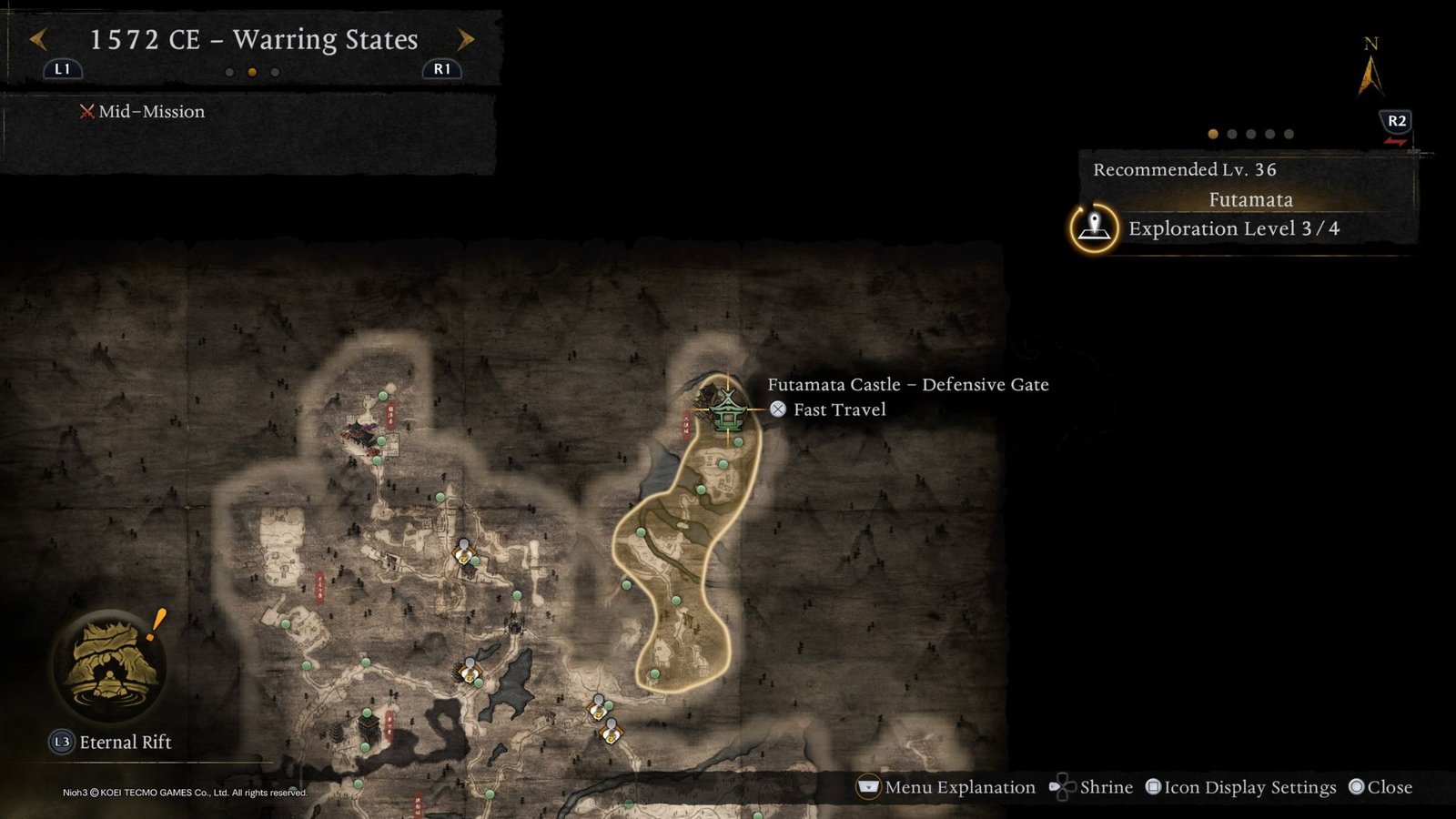Click the Close option in the bottom bar
The height and width of the screenshot is (819, 1456).
coord(1389,787)
